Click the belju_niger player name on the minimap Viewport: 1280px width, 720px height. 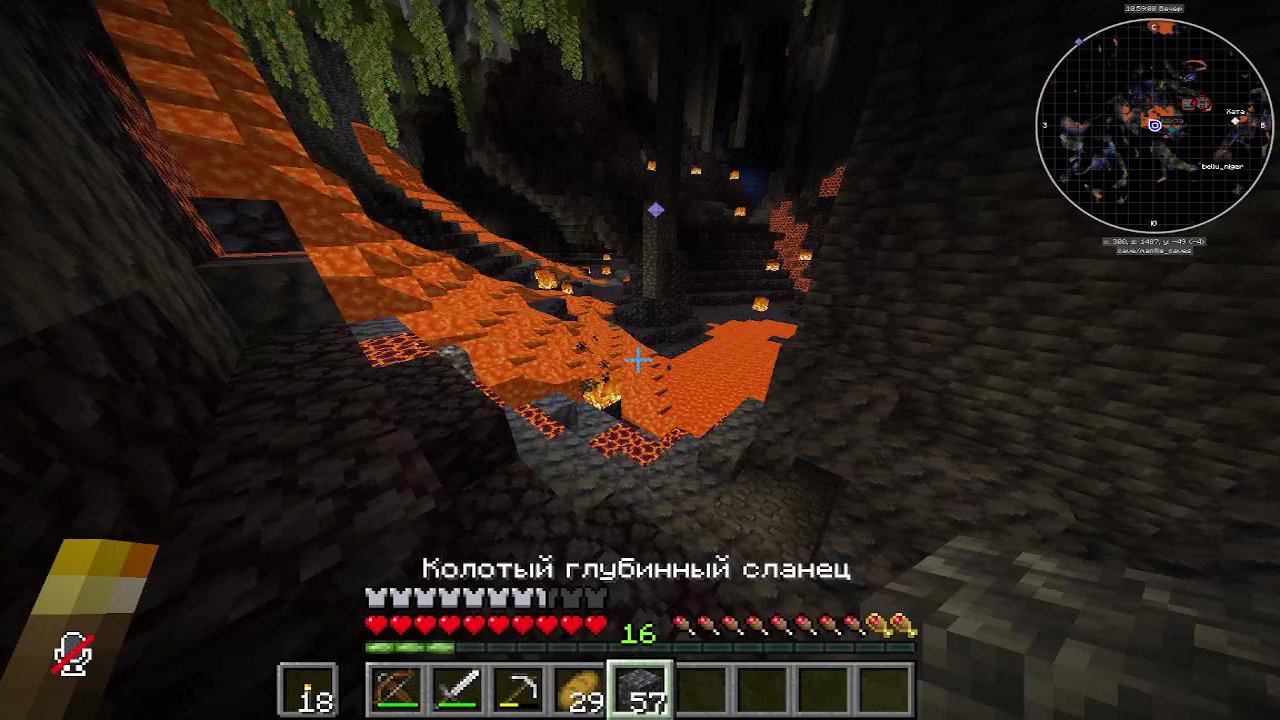click(x=1224, y=165)
